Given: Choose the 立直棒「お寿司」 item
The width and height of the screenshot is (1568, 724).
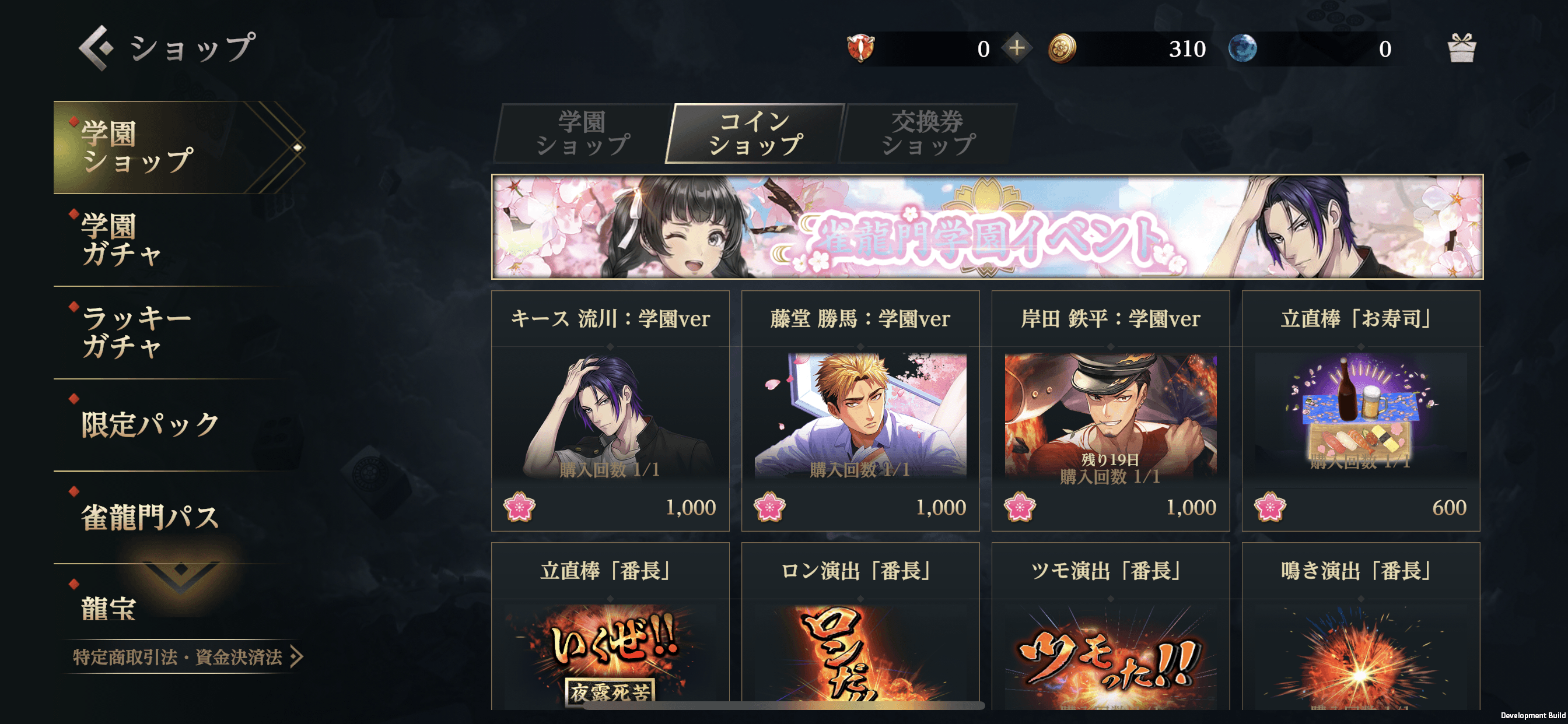Looking at the screenshot, I should pyautogui.click(x=1360, y=412).
